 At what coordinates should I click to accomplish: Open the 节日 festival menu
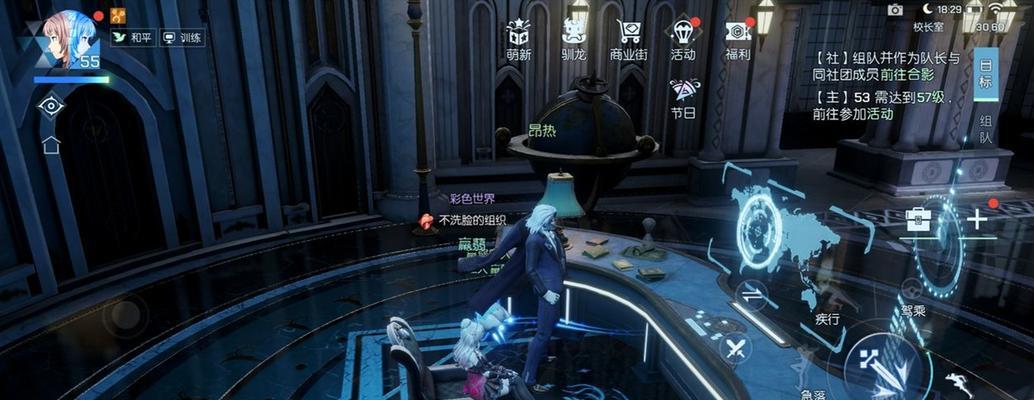[x=684, y=97]
